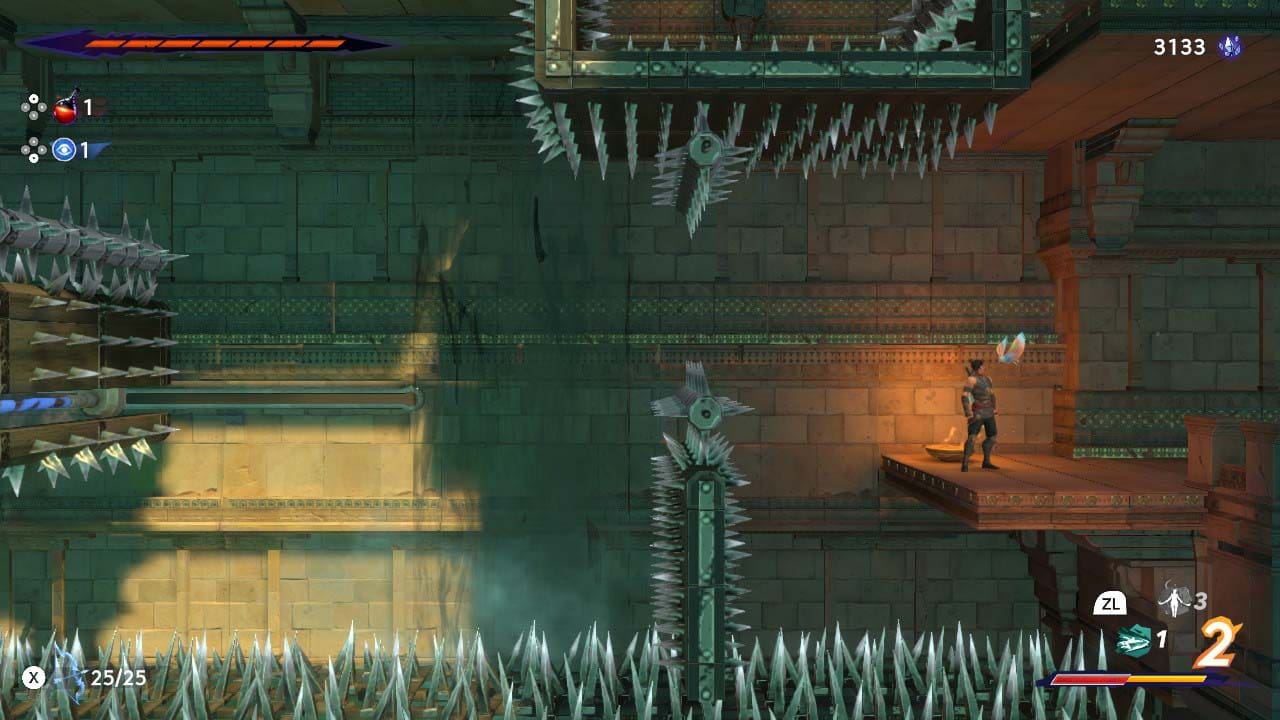Image resolution: width=1280 pixels, height=720 pixels.
Task: Choose the white figure surge ability icon
Action: tap(1173, 601)
